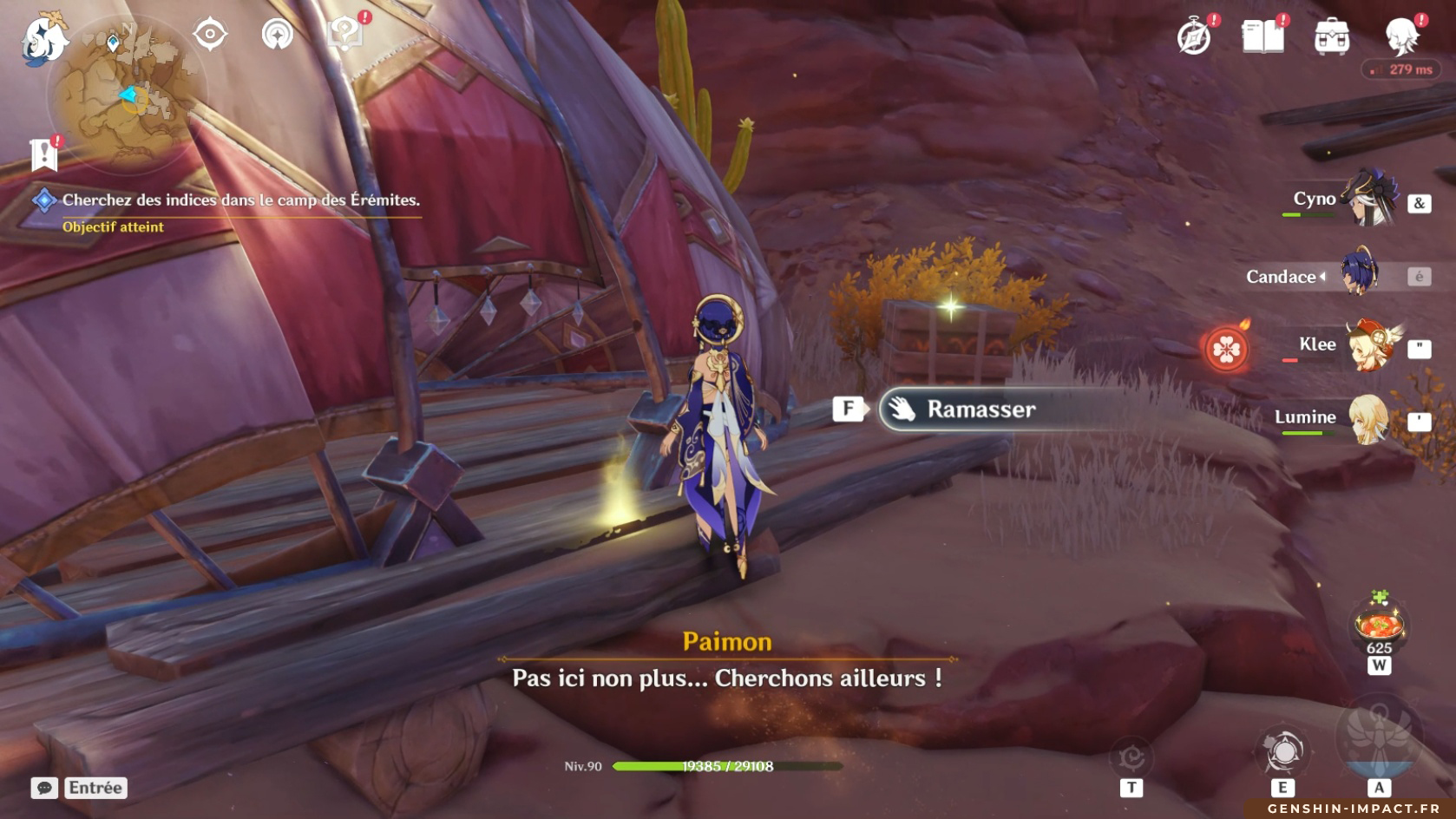Image resolution: width=1456 pixels, height=819 pixels.
Task: Select active character Candace in party list
Action: pos(1359,274)
